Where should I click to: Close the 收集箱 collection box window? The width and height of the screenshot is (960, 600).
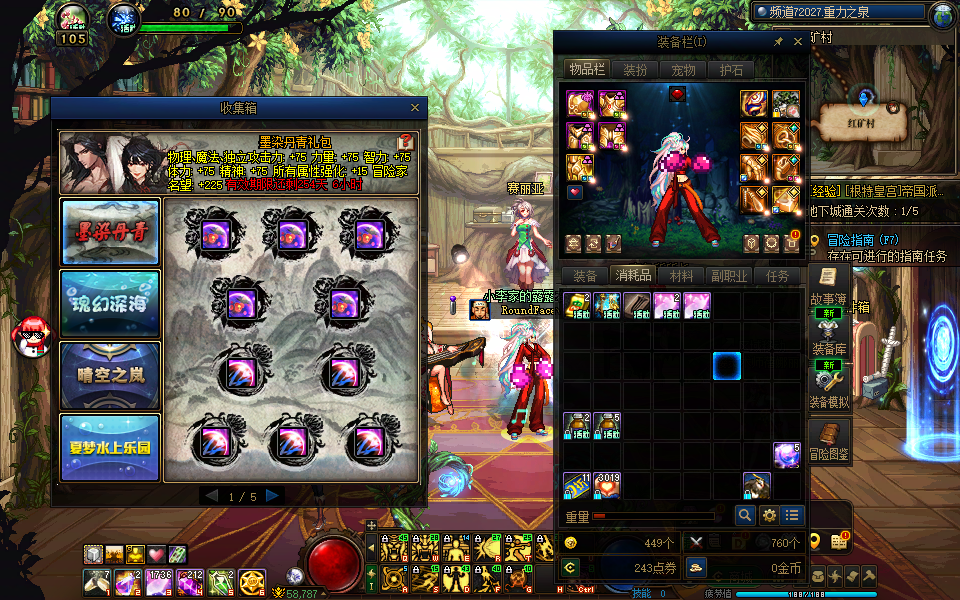(415, 108)
